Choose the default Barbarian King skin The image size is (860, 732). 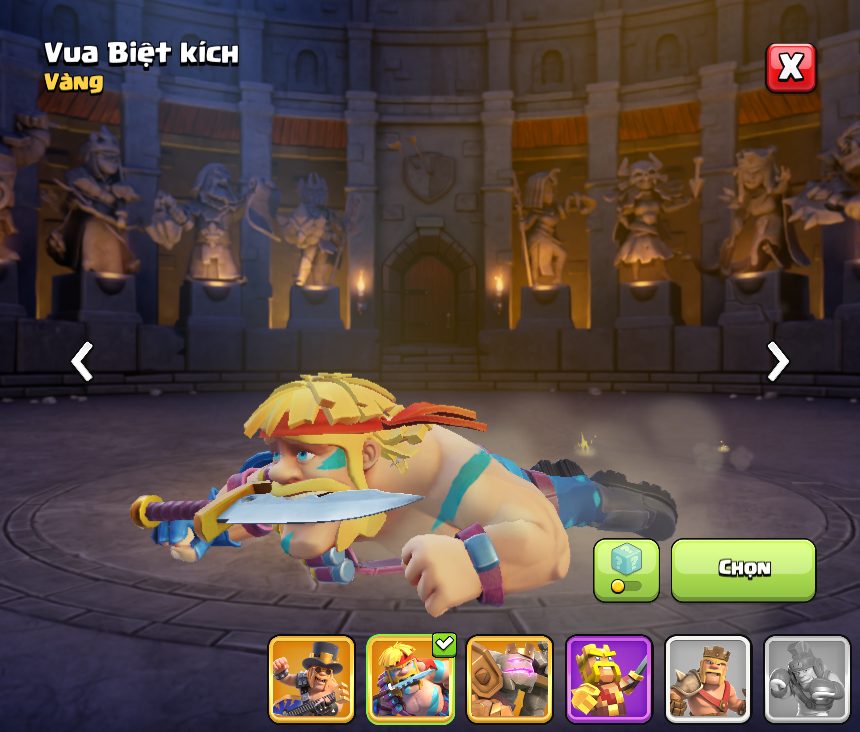708,679
